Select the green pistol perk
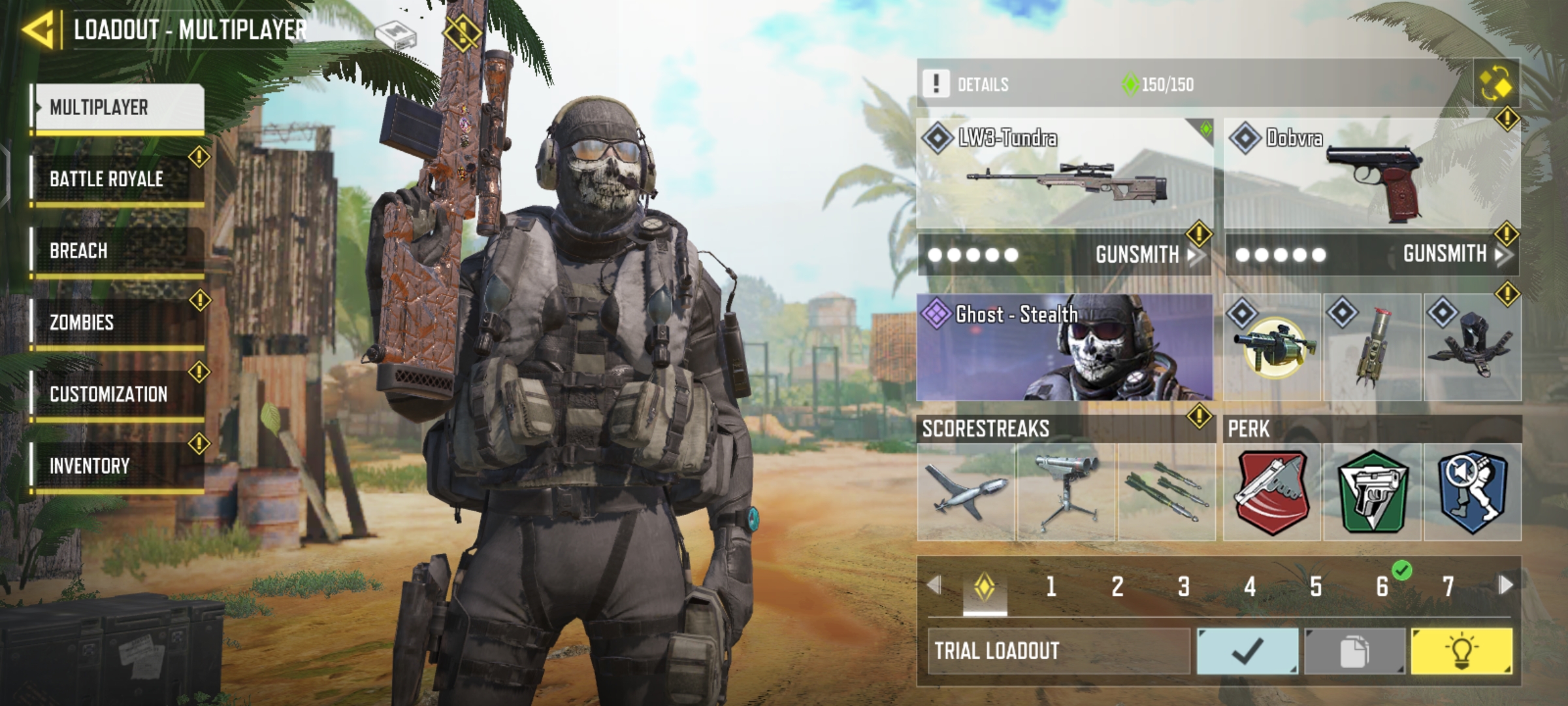The width and height of the screenshot is (1568, 706). click(1372, 492)
